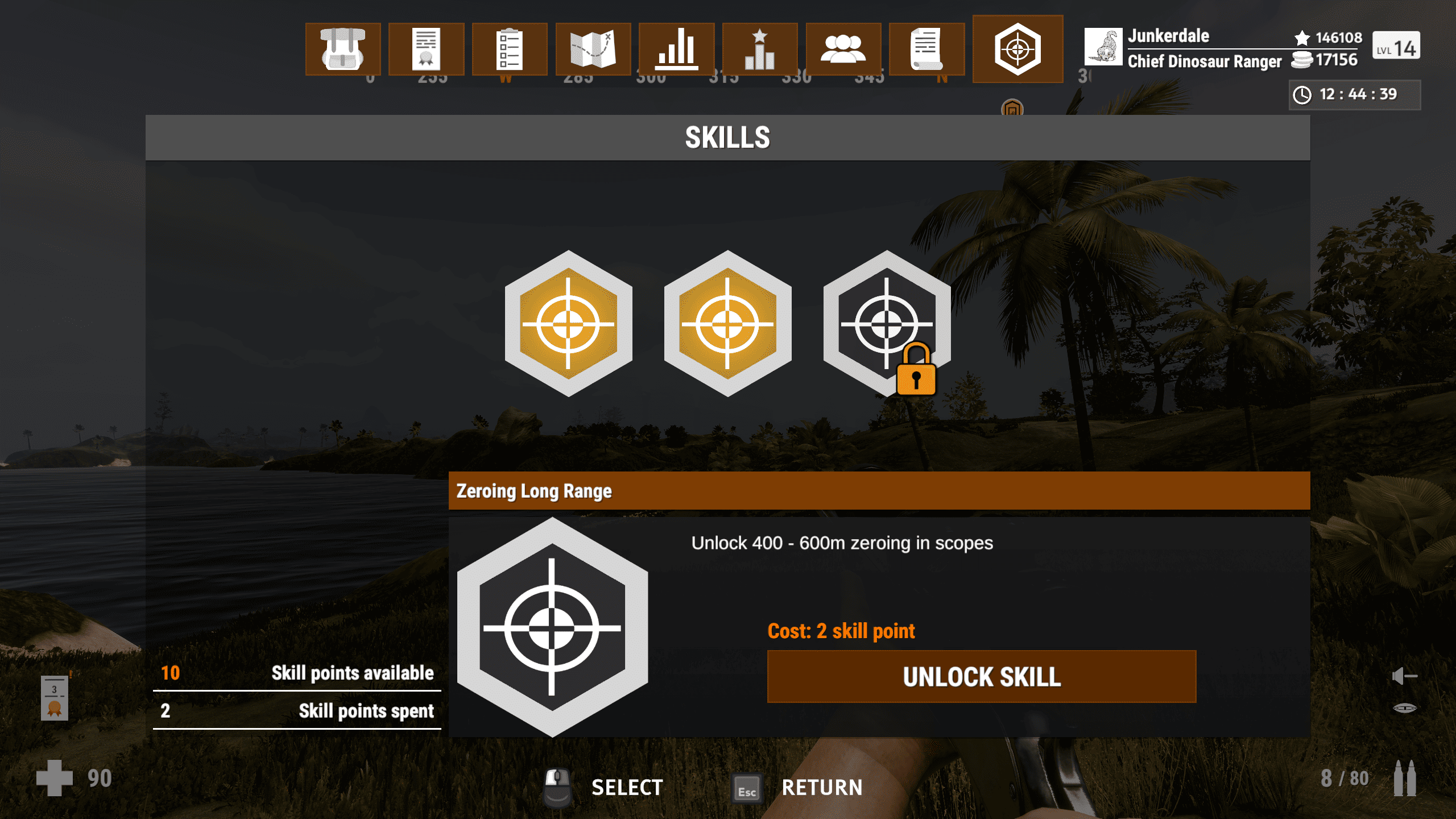Click the Junkerdale player profile avatar

pos(1103,47)
